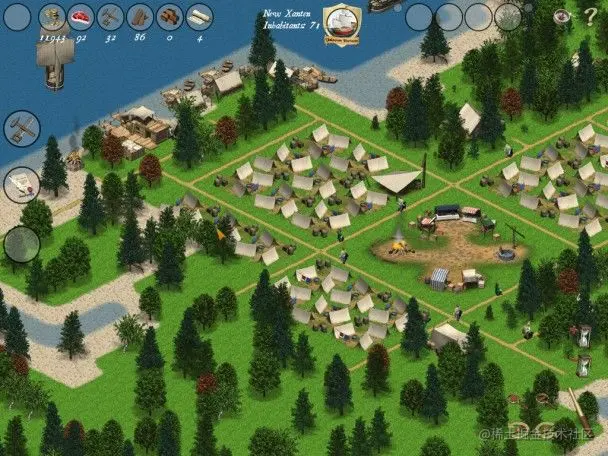
Task: Open the question mark help button
Action: coord(590,16)
